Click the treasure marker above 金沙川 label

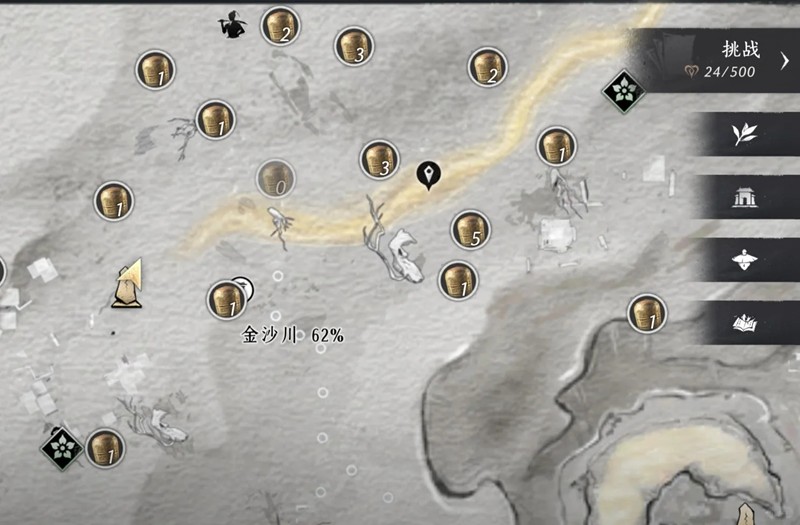click(226, 300)
